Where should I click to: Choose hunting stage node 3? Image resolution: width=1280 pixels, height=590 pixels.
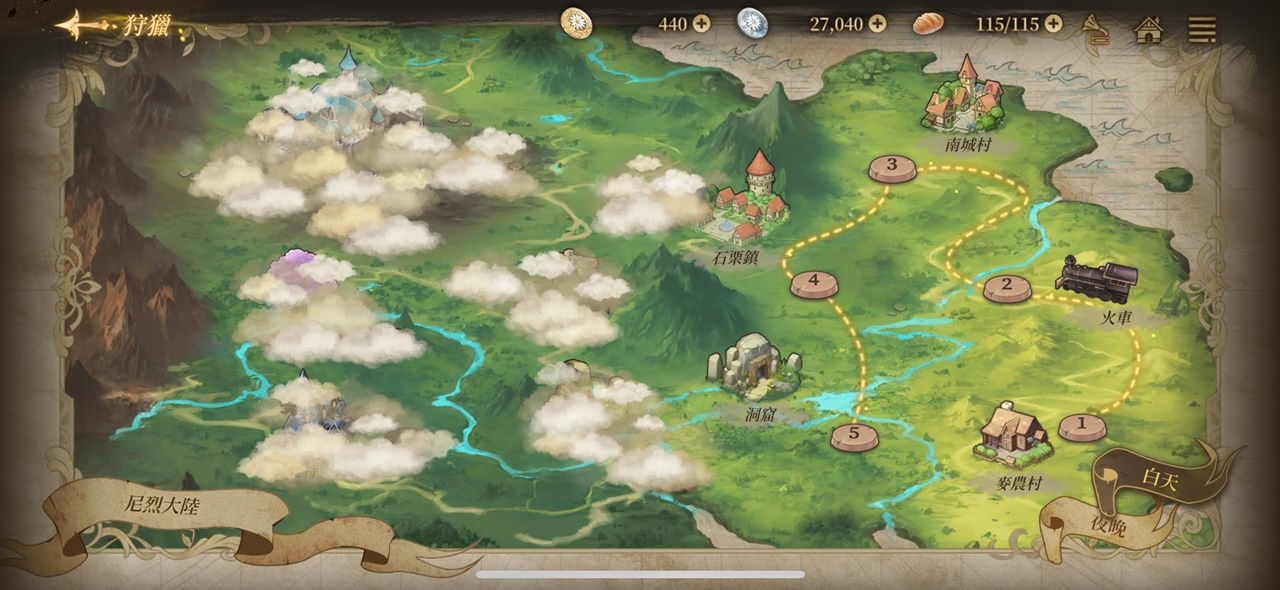(892, 168)
